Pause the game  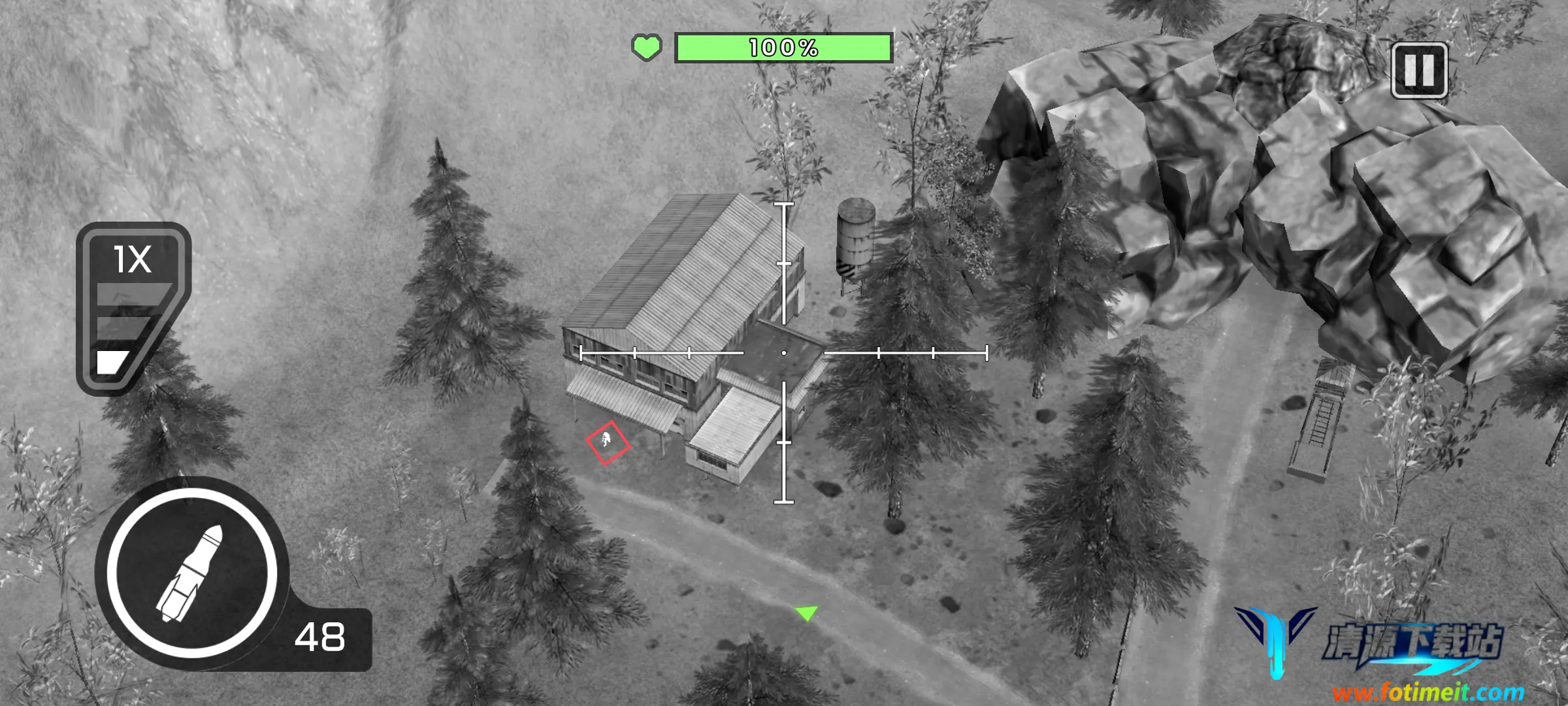(x=1419, y=71)
